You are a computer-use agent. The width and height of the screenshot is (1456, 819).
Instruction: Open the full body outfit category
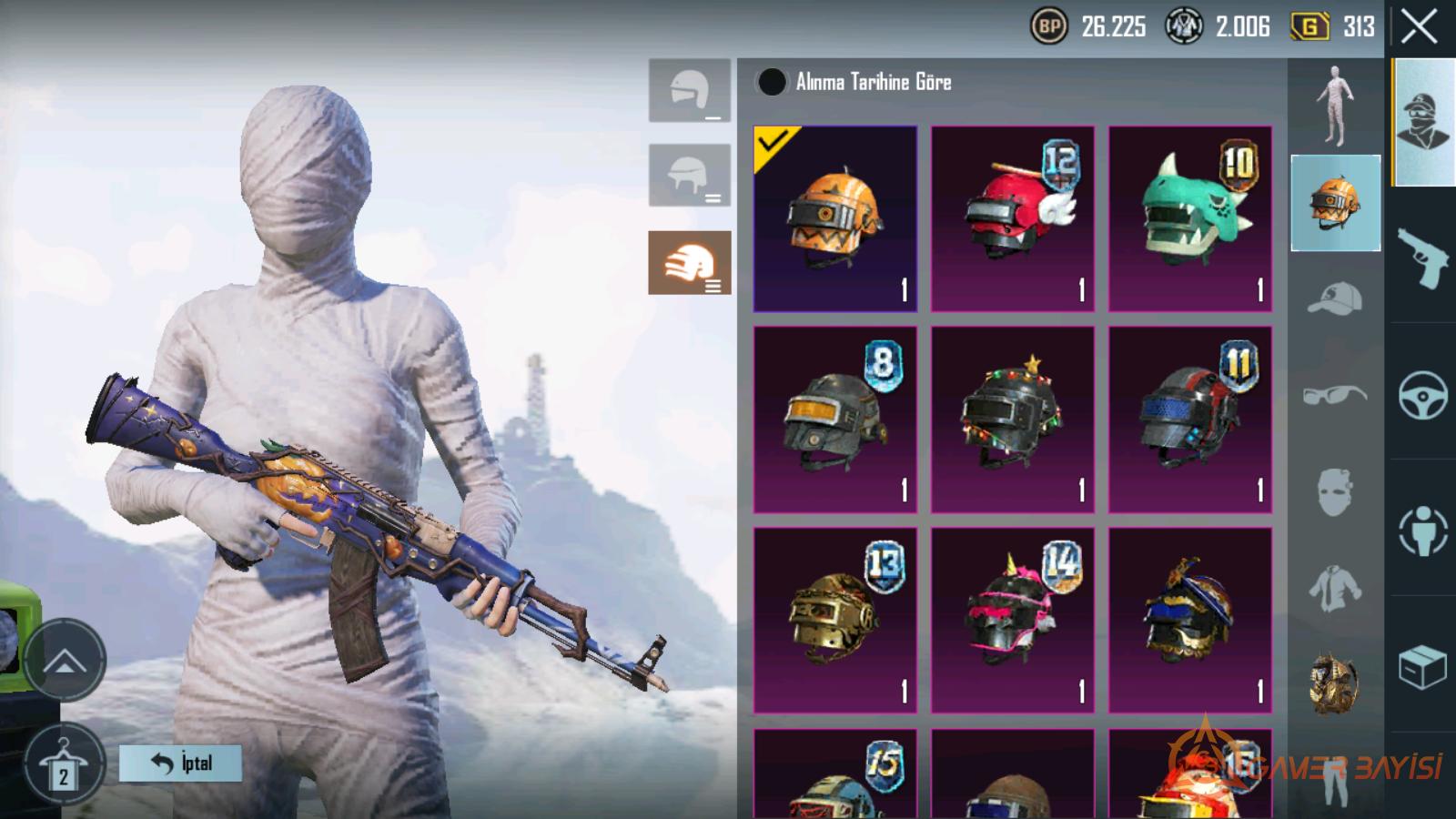click(x=1335, y=106)
